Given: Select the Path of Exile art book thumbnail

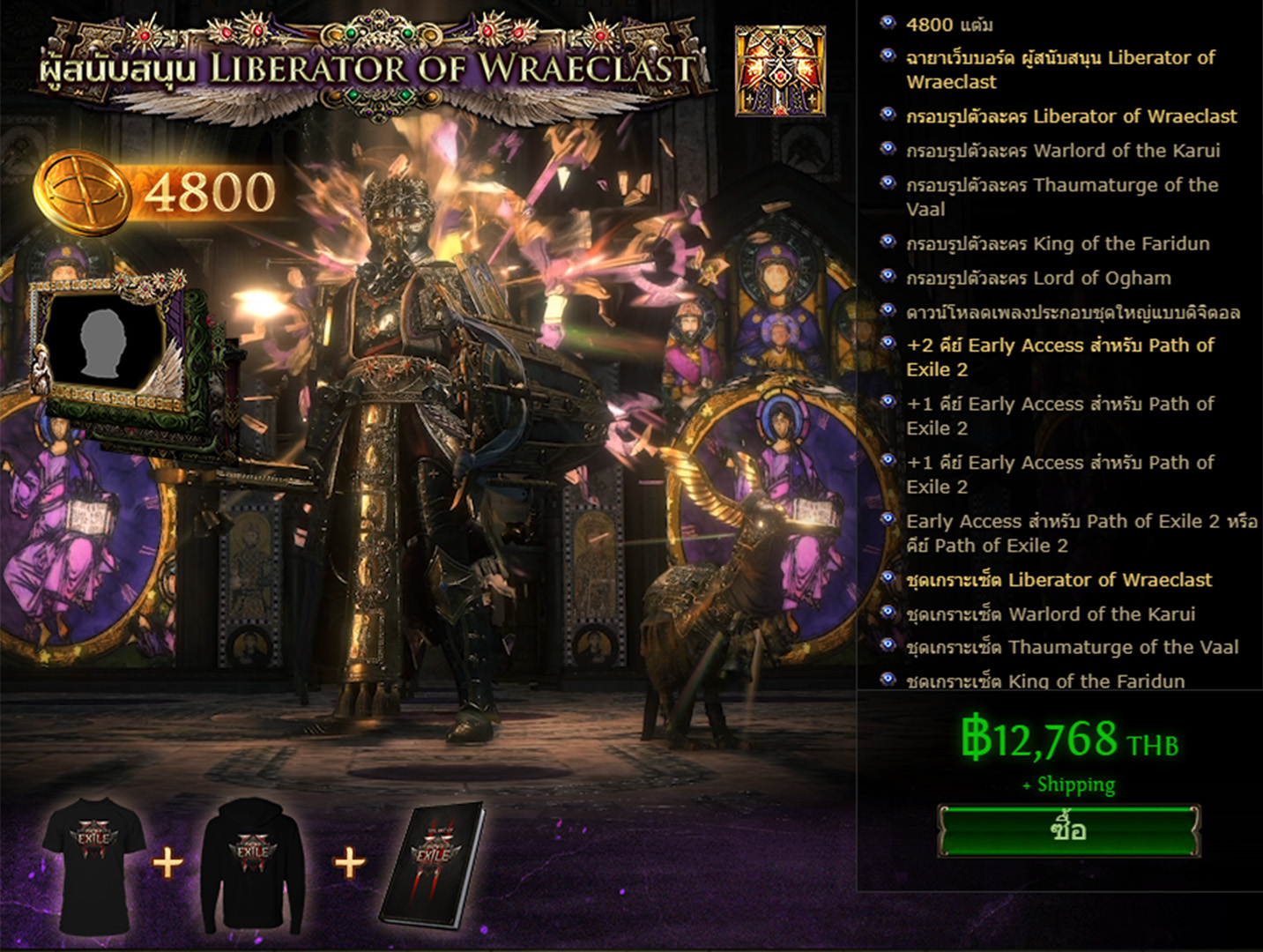Looking at the screenshot, I should pos(433,864).
